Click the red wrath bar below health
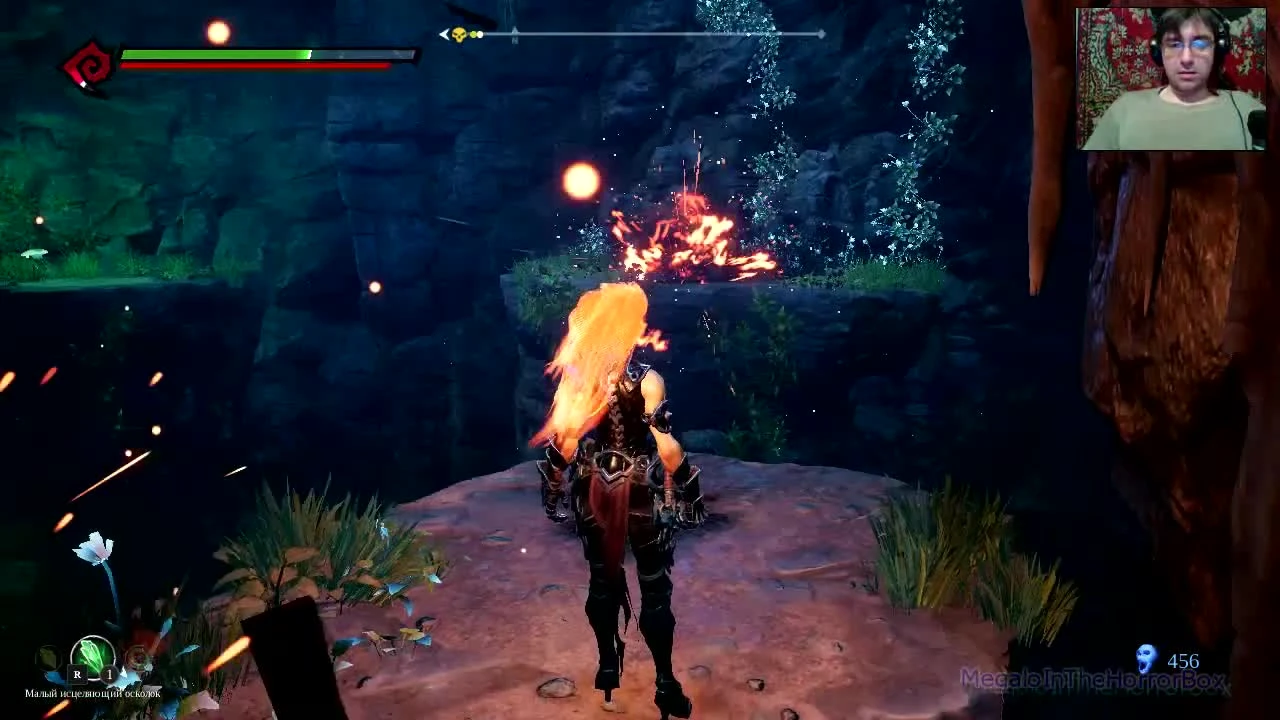Image resolution: width=1280 pixels, height=720 pixels. point(250,60)
